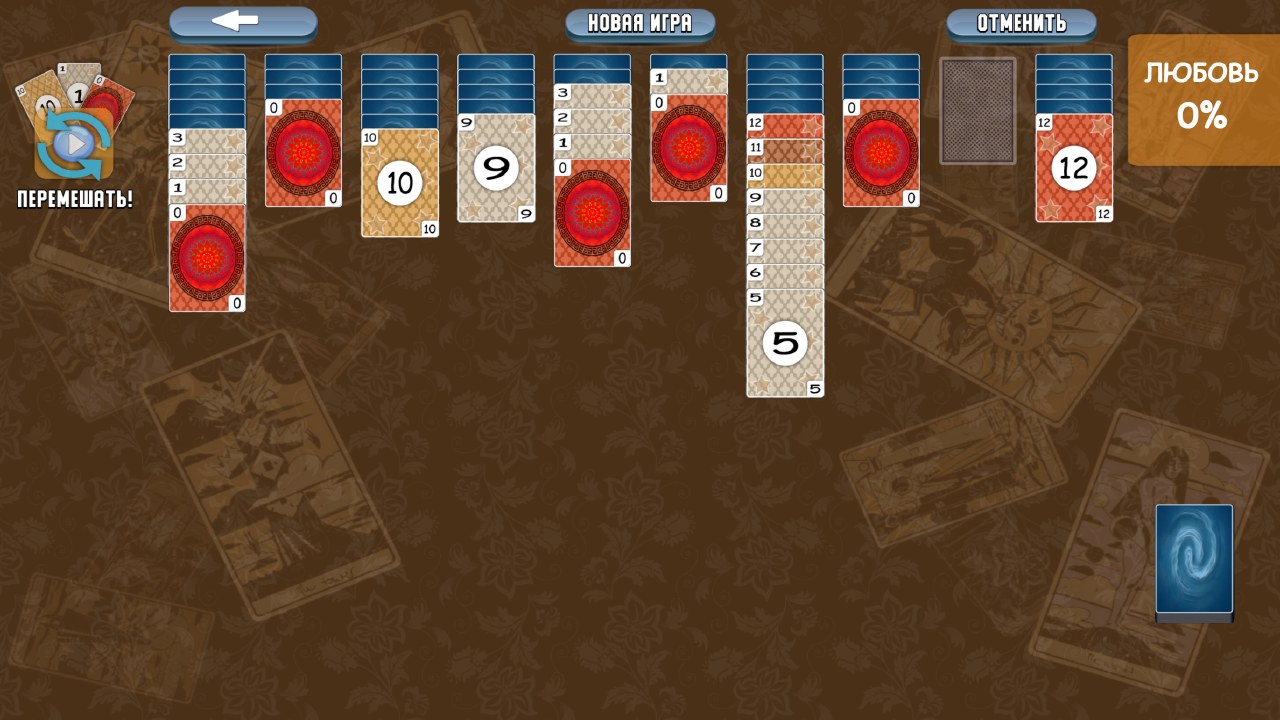Viewport: 1280px width, 720px height.
Task: Click the card numbered 8 in the tall column
Action: pos(785,222)
